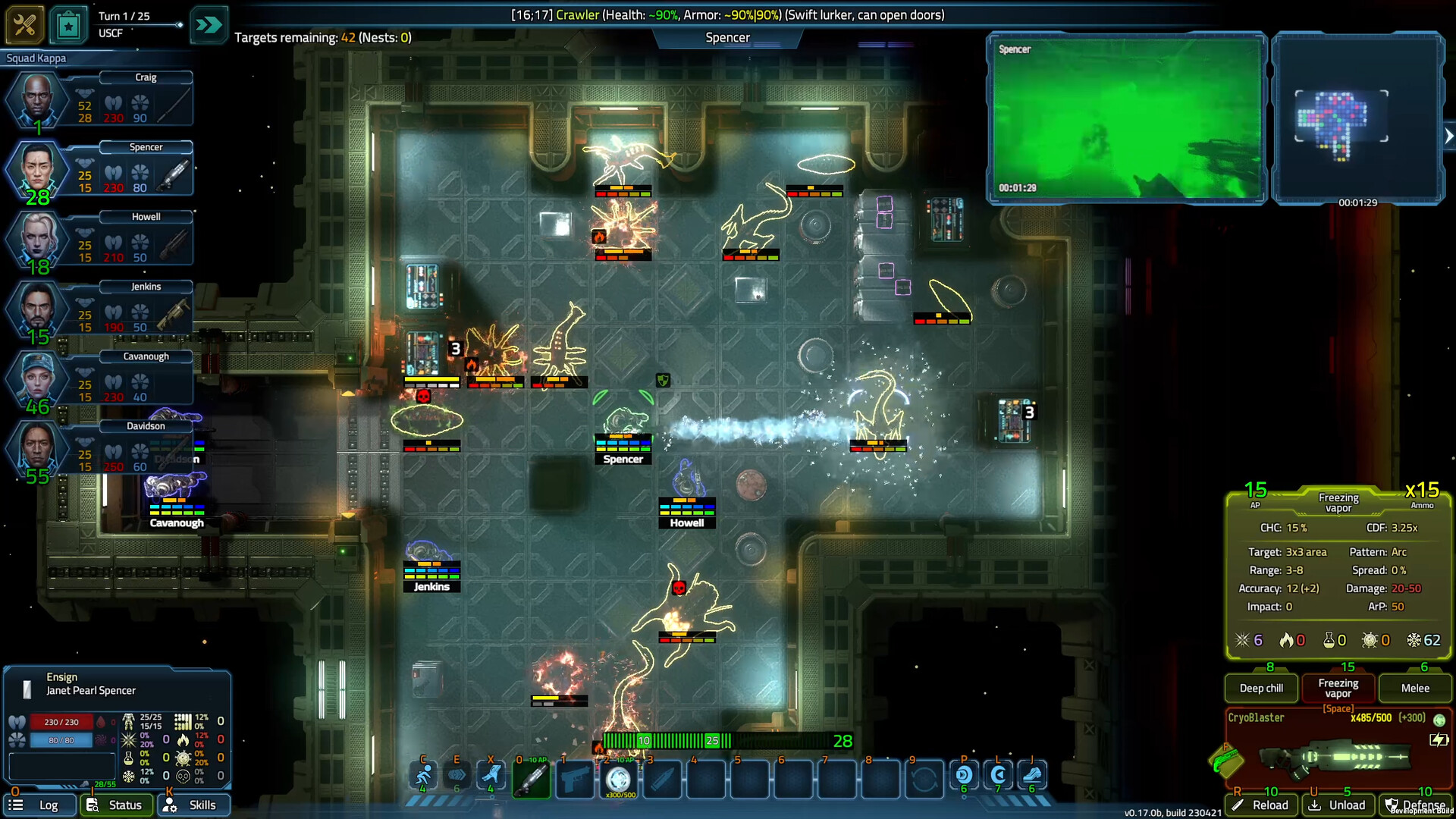Enable the Melee attack mode
The image size is (1456, 819).
pos(1414,688)
